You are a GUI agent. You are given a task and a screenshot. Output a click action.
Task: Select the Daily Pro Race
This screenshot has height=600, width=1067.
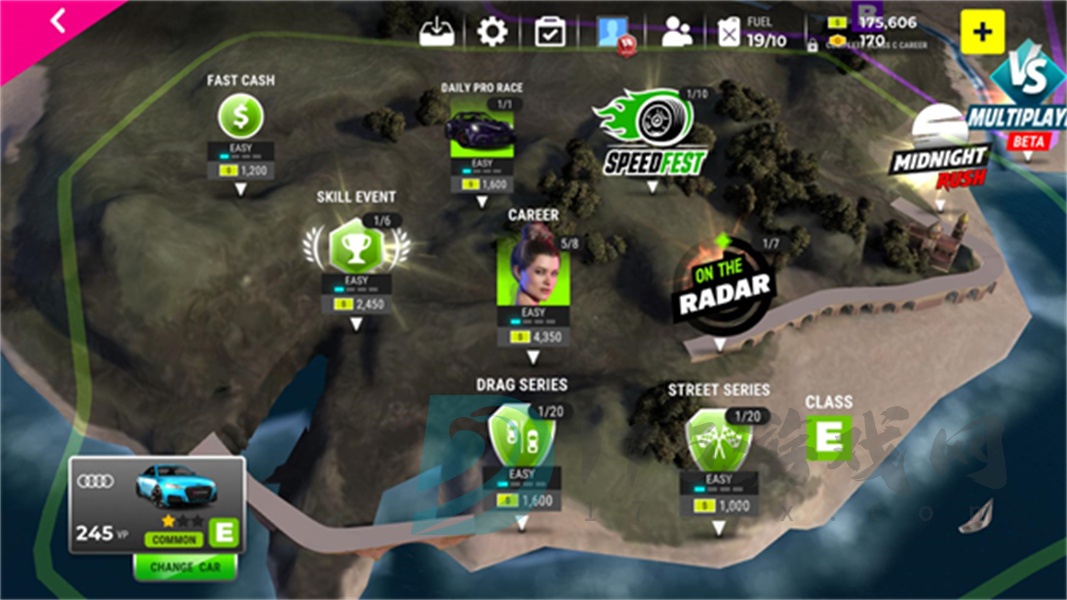pyautogui.click(x=482, y=127)
